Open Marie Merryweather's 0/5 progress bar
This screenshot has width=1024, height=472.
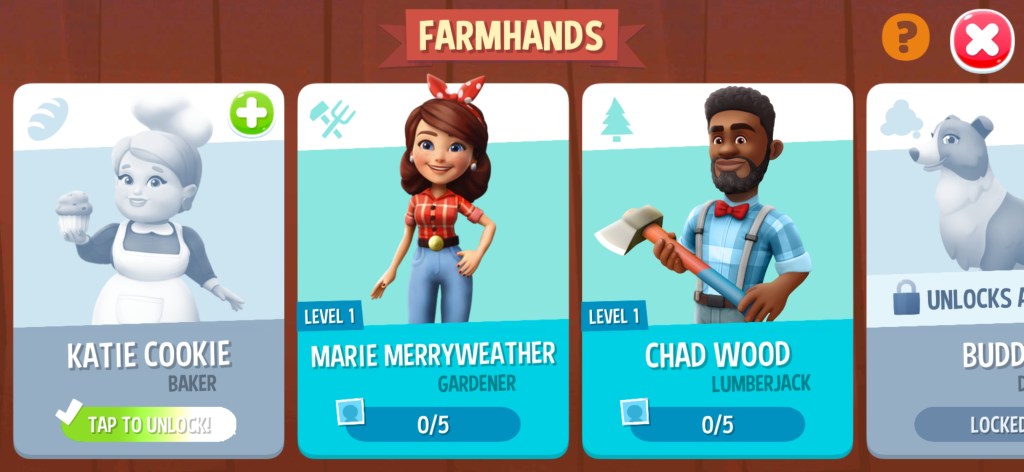432,424
